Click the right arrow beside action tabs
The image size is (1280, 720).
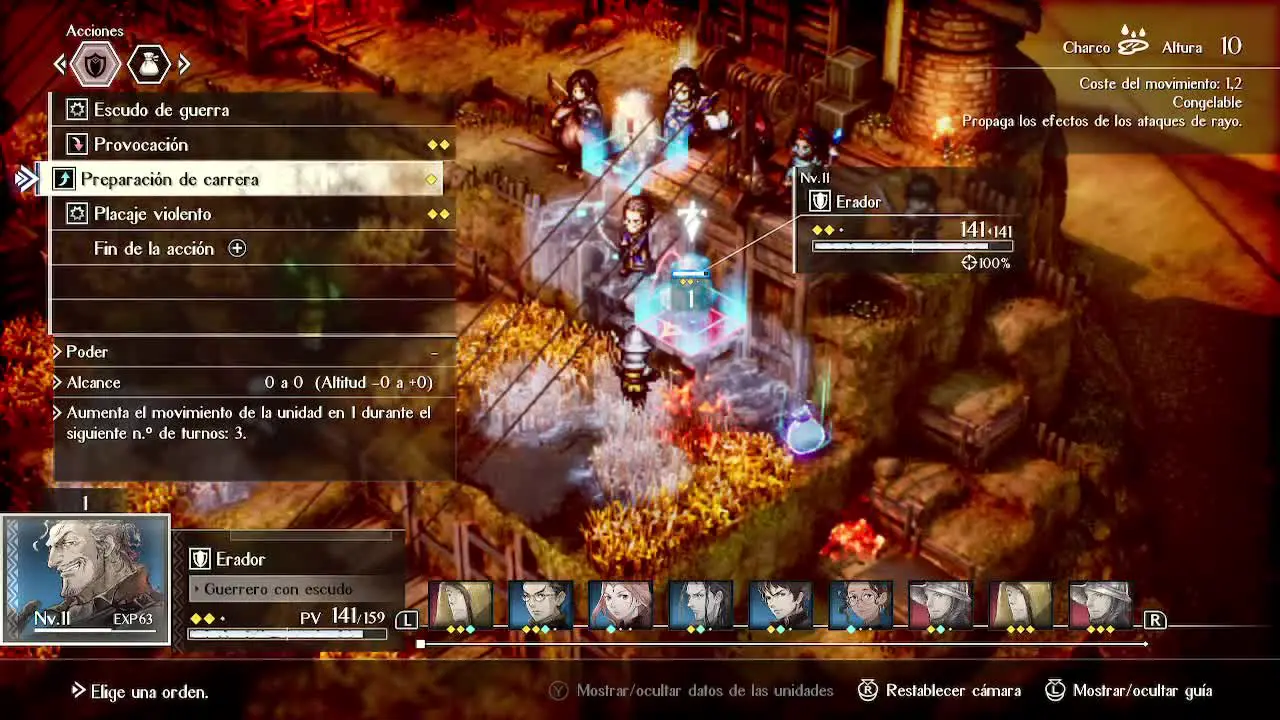tap(184, 66)
